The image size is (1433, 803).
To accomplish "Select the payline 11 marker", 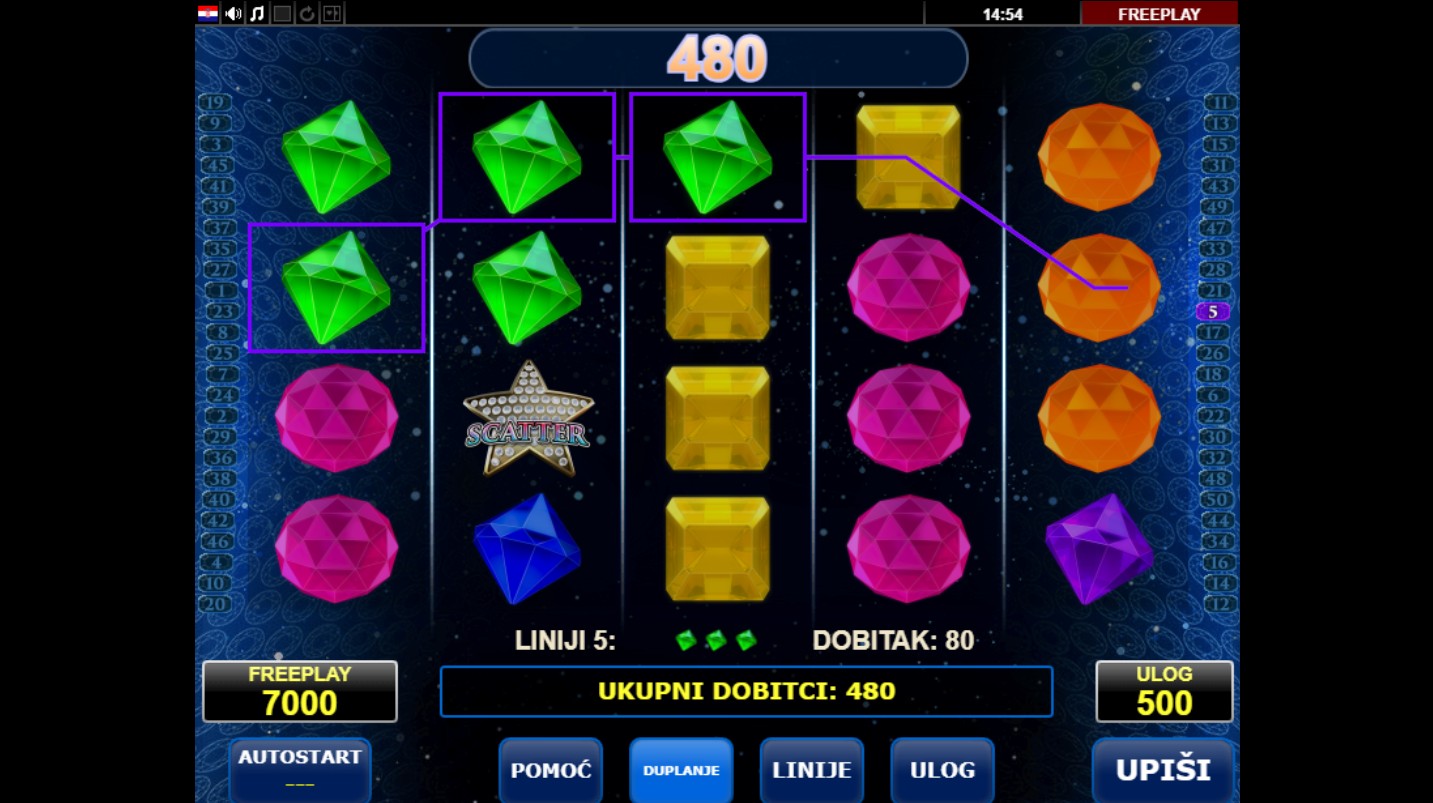I will pyautogui.click(x=1220, y=103).
